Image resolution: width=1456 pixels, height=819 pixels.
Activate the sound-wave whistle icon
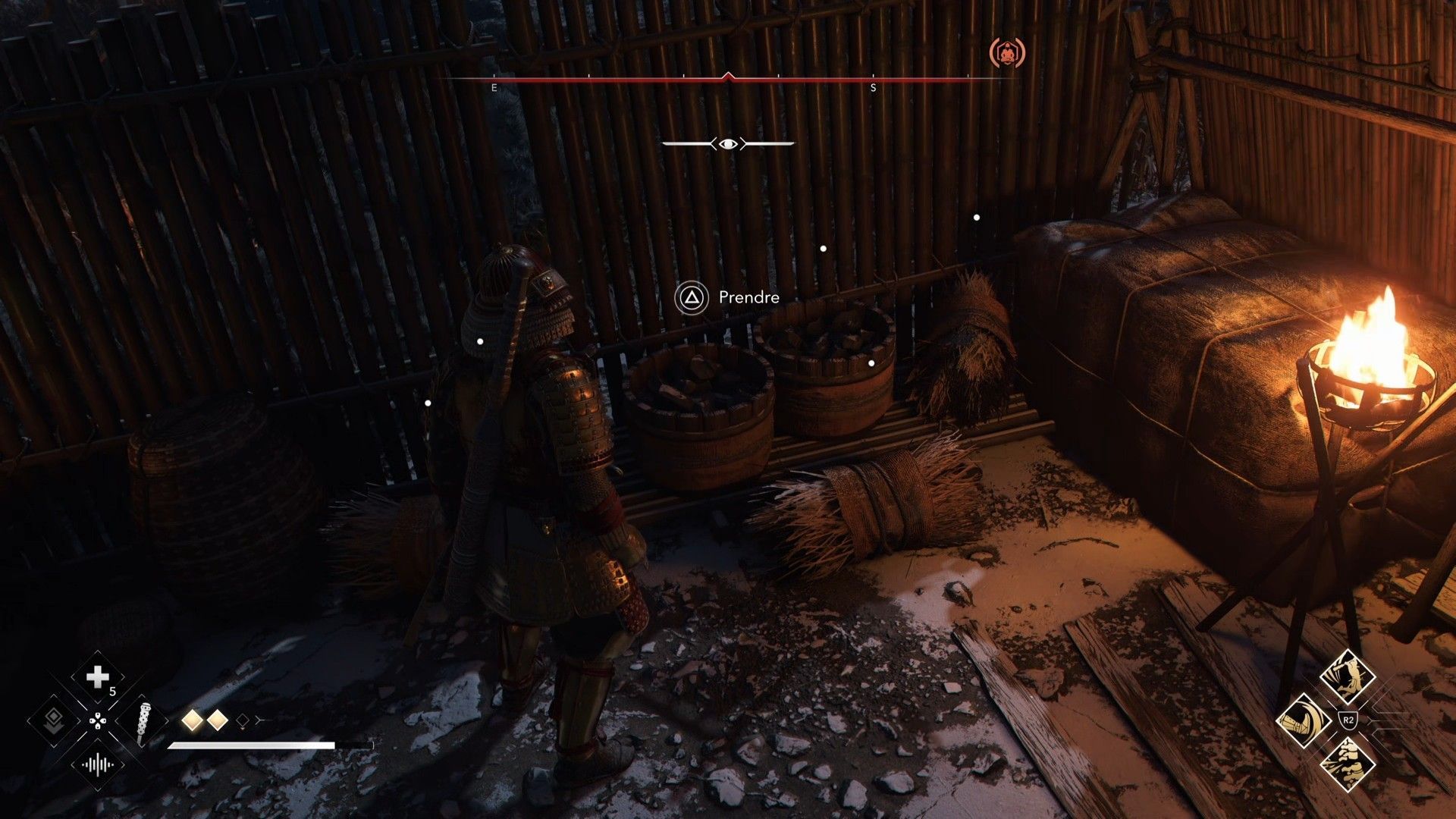[x=98, y=764]
